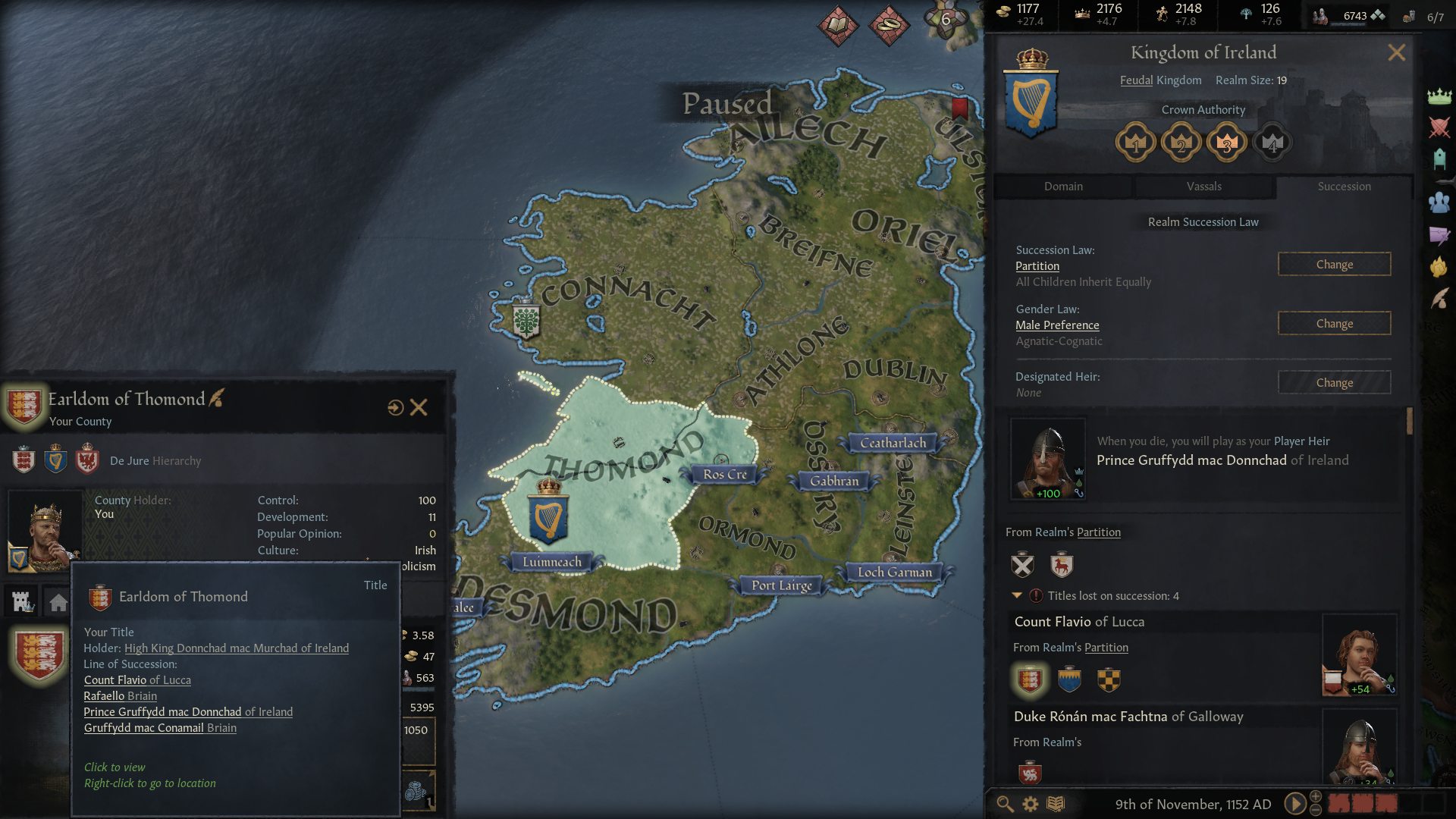Close the Kingdom of Ireland panel
The height and width of the screenshot is (819, 1456).
point(1396,52)
